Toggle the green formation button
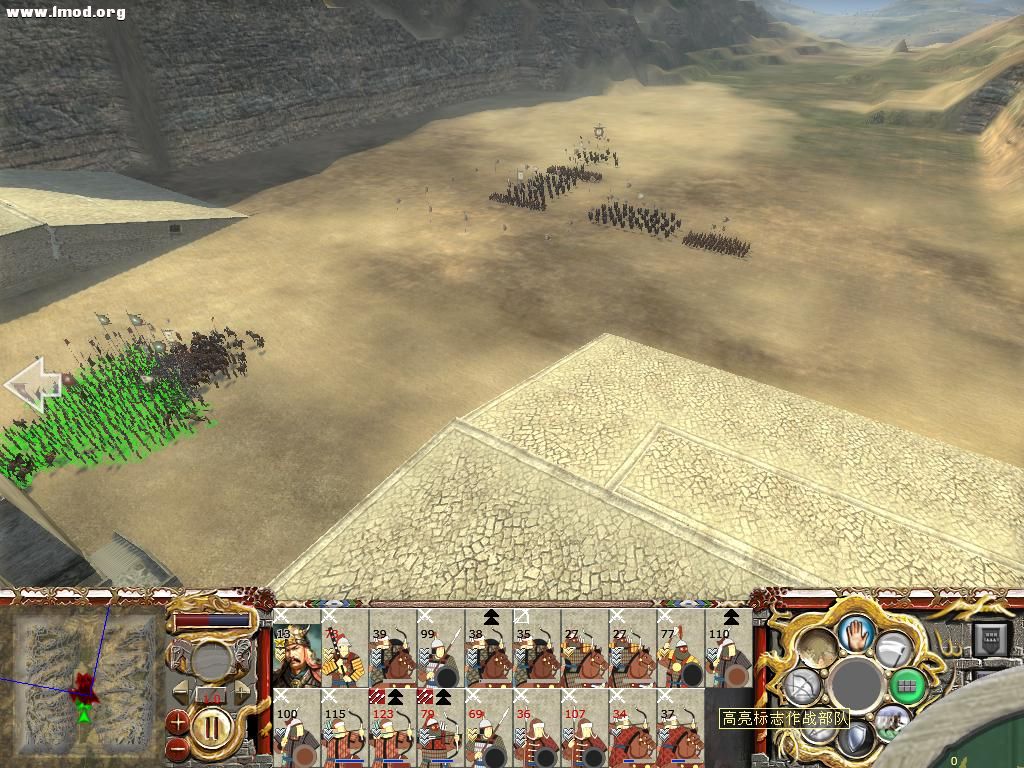Image resolution: width=1024 pixels, height=768 pixels. click(x=906, y=685)
